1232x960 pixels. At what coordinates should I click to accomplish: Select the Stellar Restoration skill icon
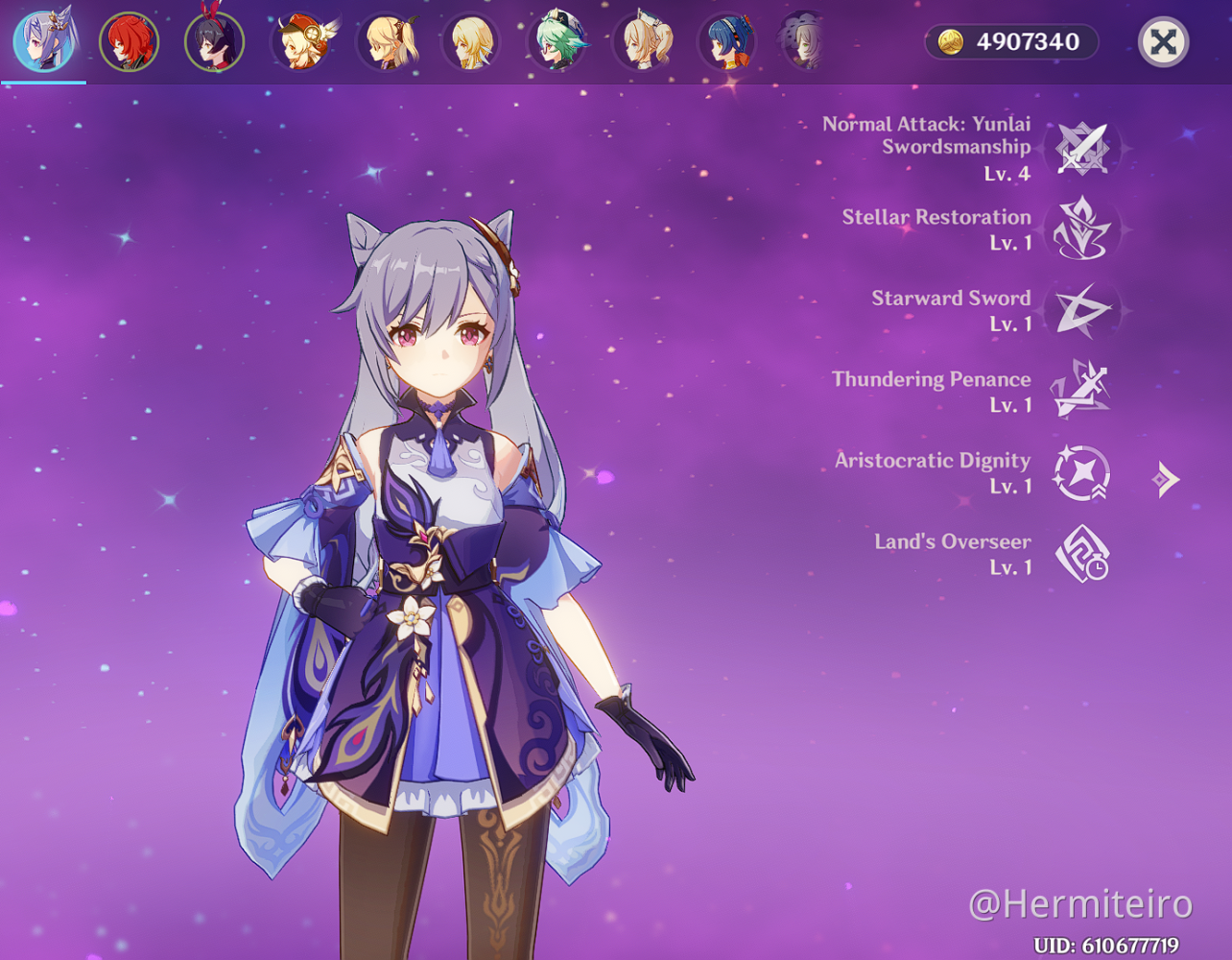(x=1082, y=229)
